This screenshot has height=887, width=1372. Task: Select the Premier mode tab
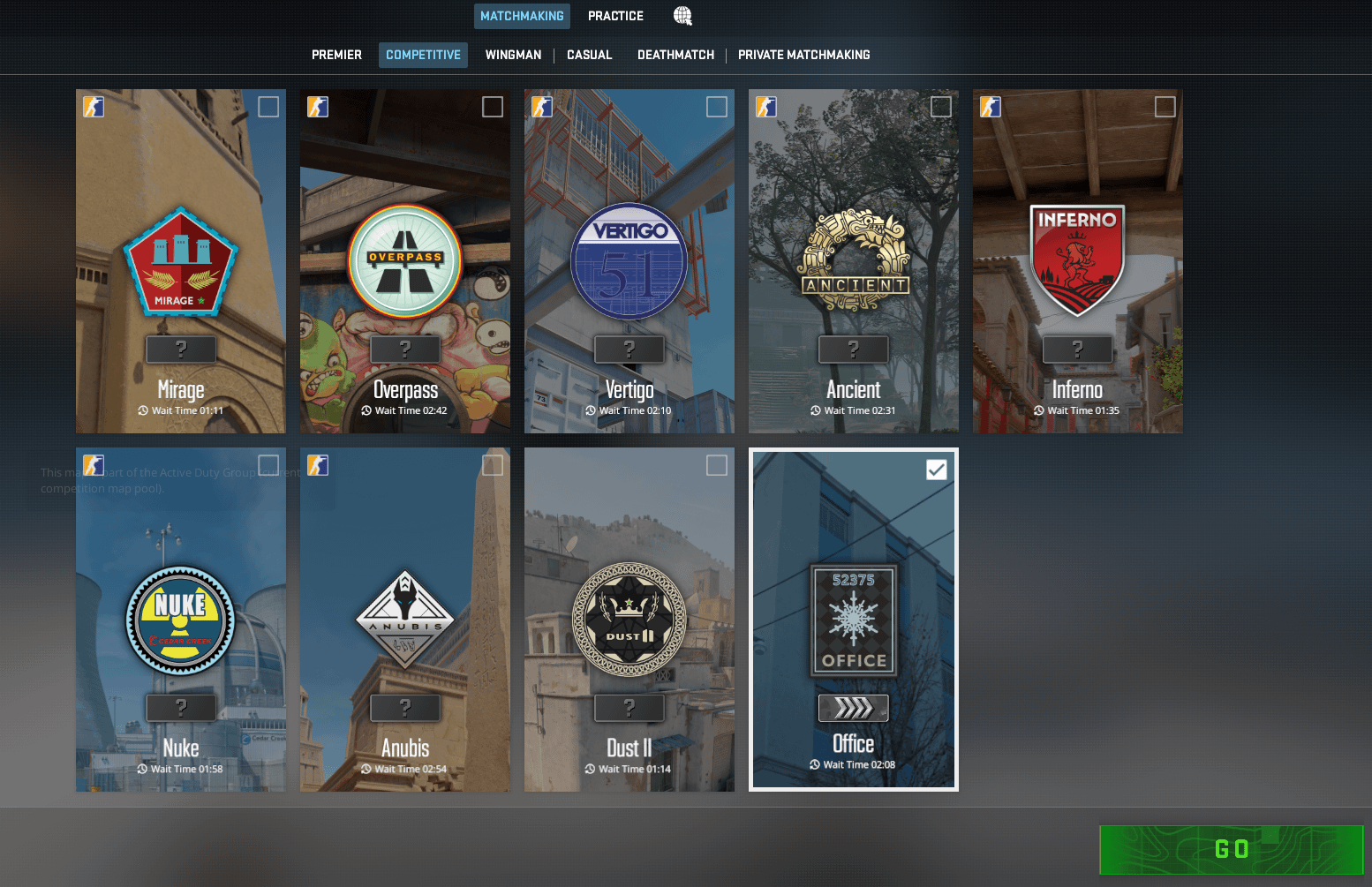pyautogui.click(x=336, y=55)
